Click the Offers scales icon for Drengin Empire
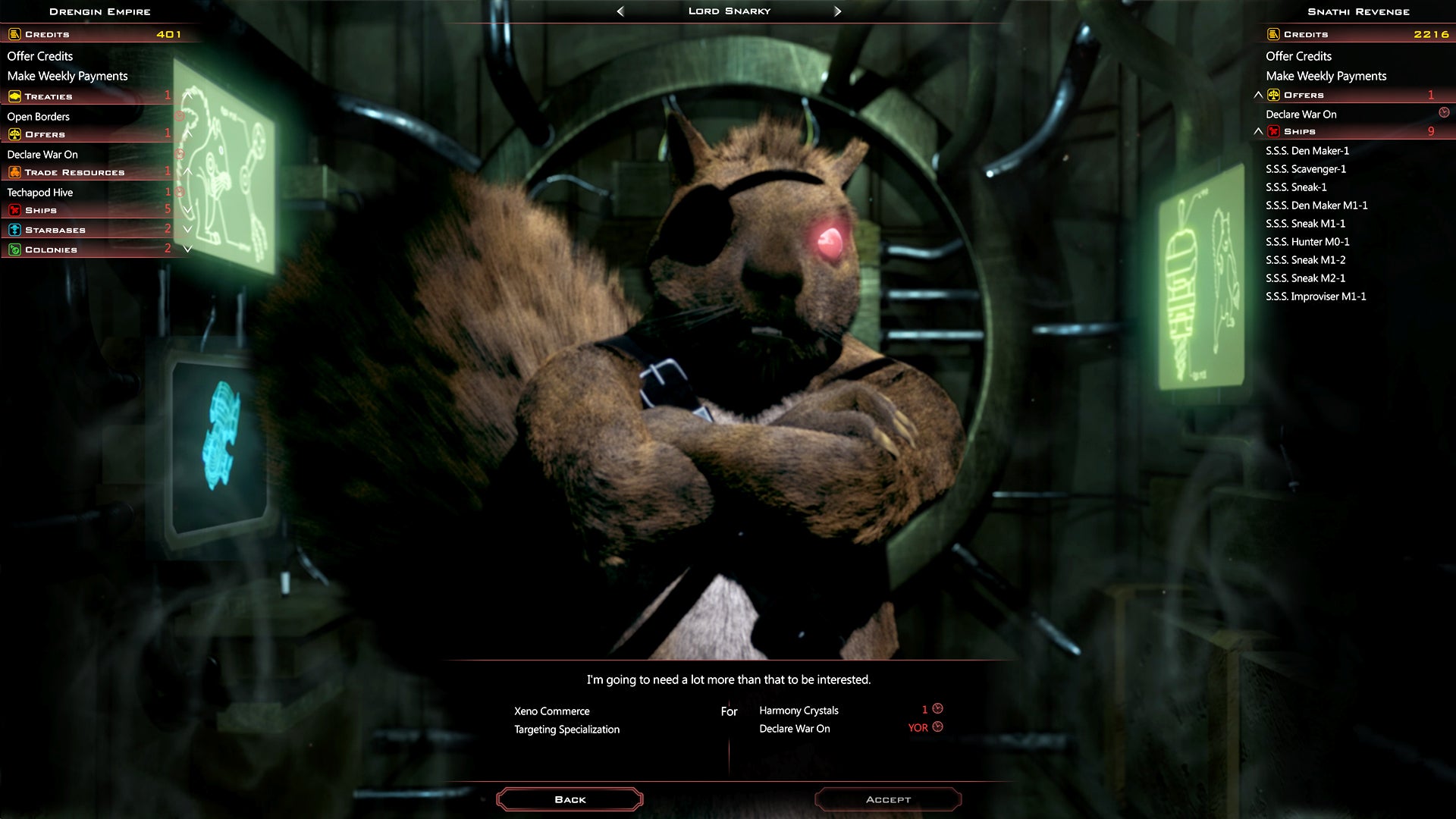The image size is (1456, 819). tap(14, 135)
